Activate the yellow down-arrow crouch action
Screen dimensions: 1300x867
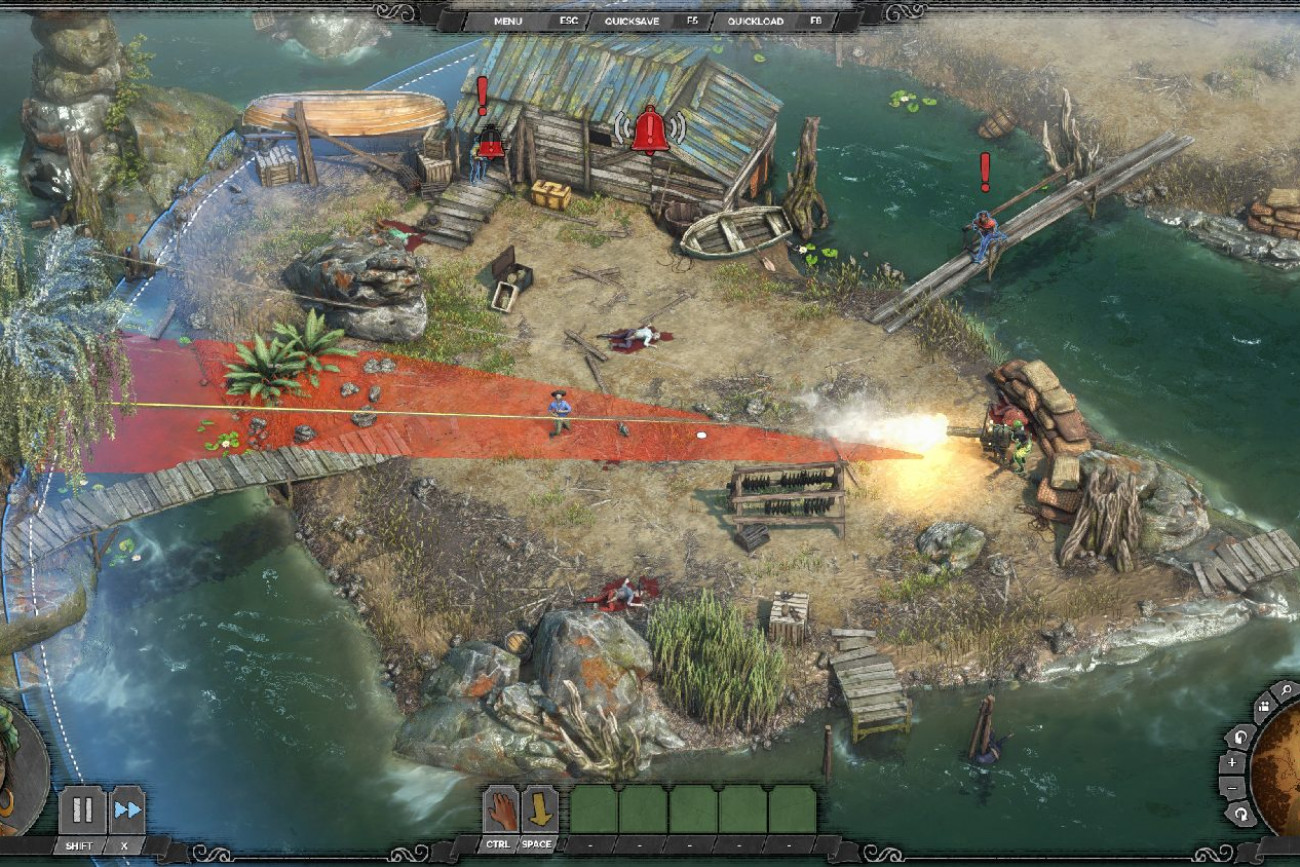coord(540,810)
